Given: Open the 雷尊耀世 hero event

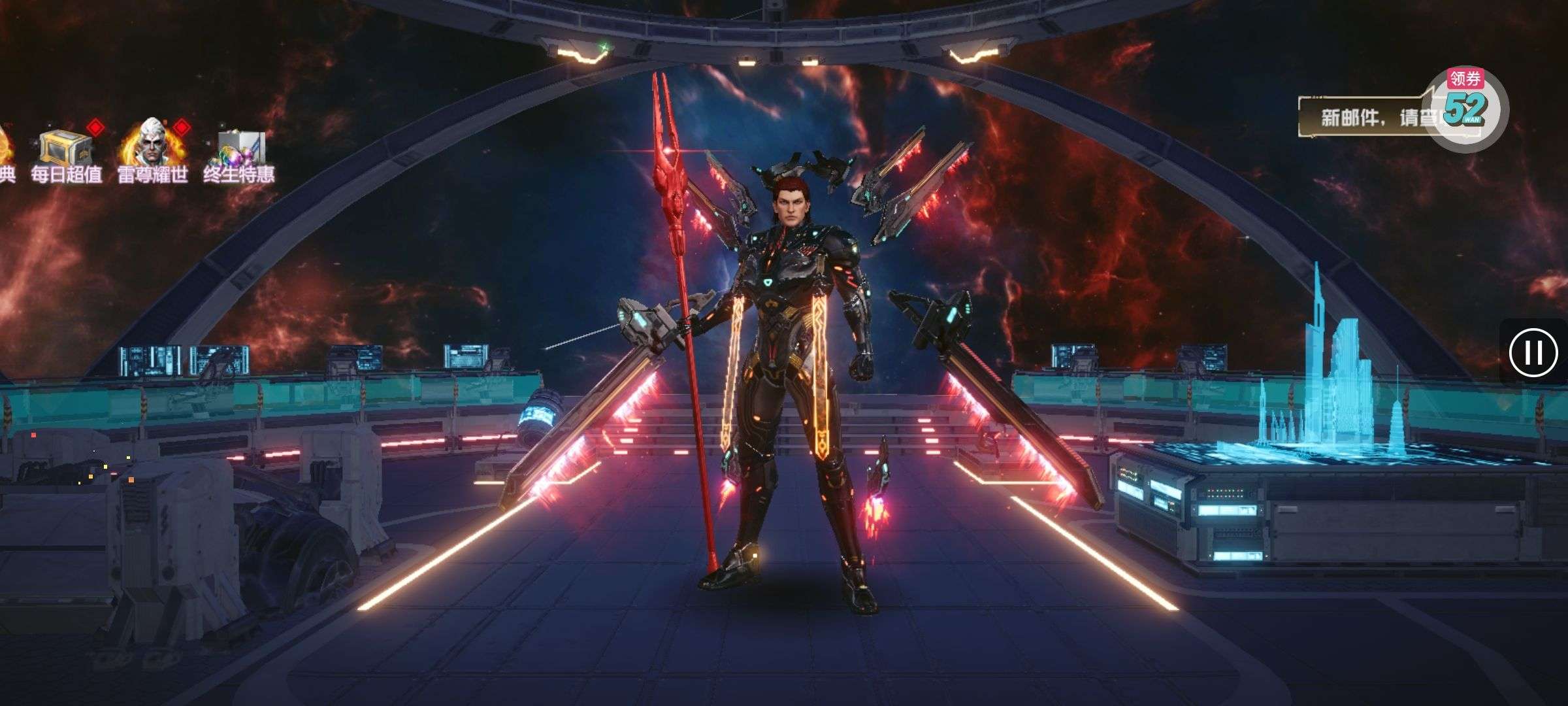Looking at the screenshot, I should click(153, 152).
